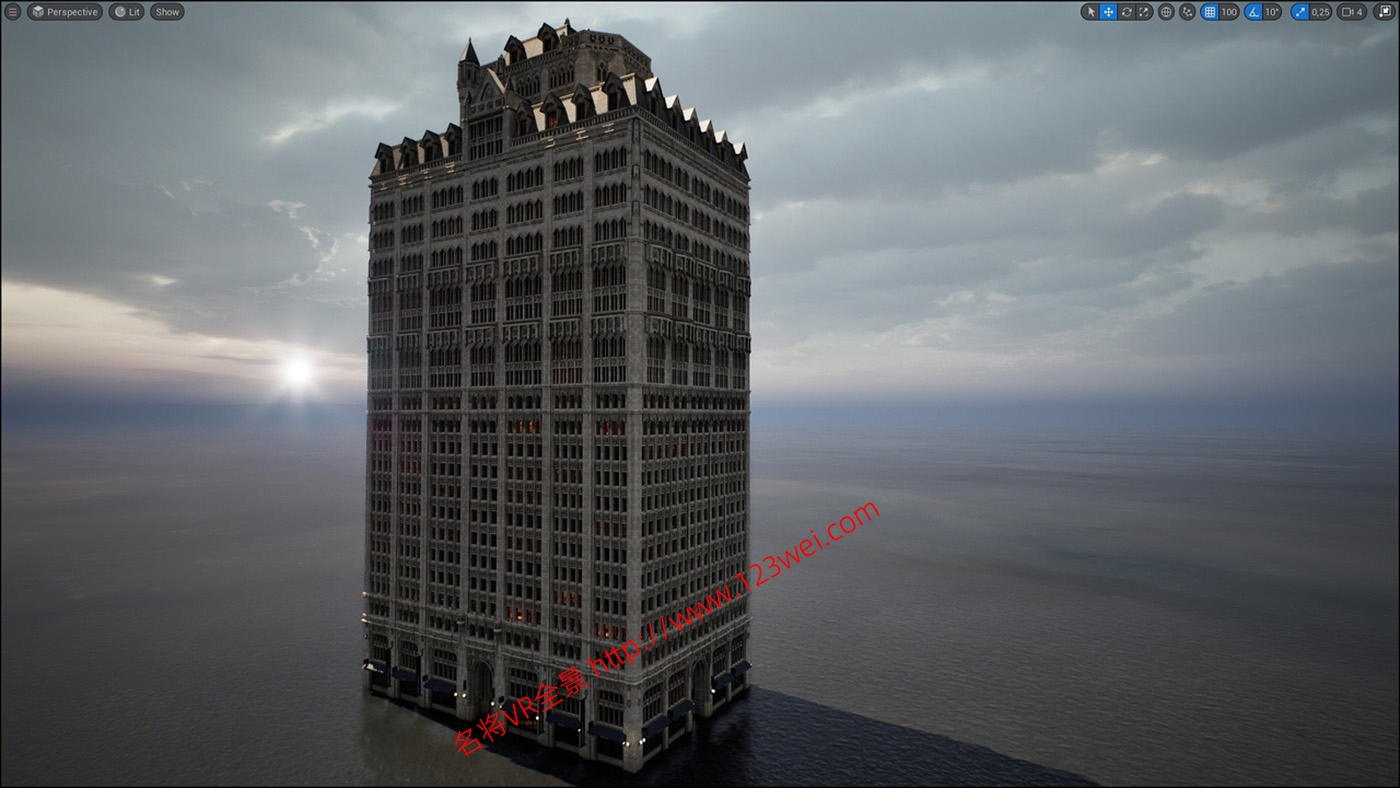Click the rotation snap angle 10 degrees
Image resolution: width=1400 pixels, height=788 pixels.
click(x=1271, y=12)
